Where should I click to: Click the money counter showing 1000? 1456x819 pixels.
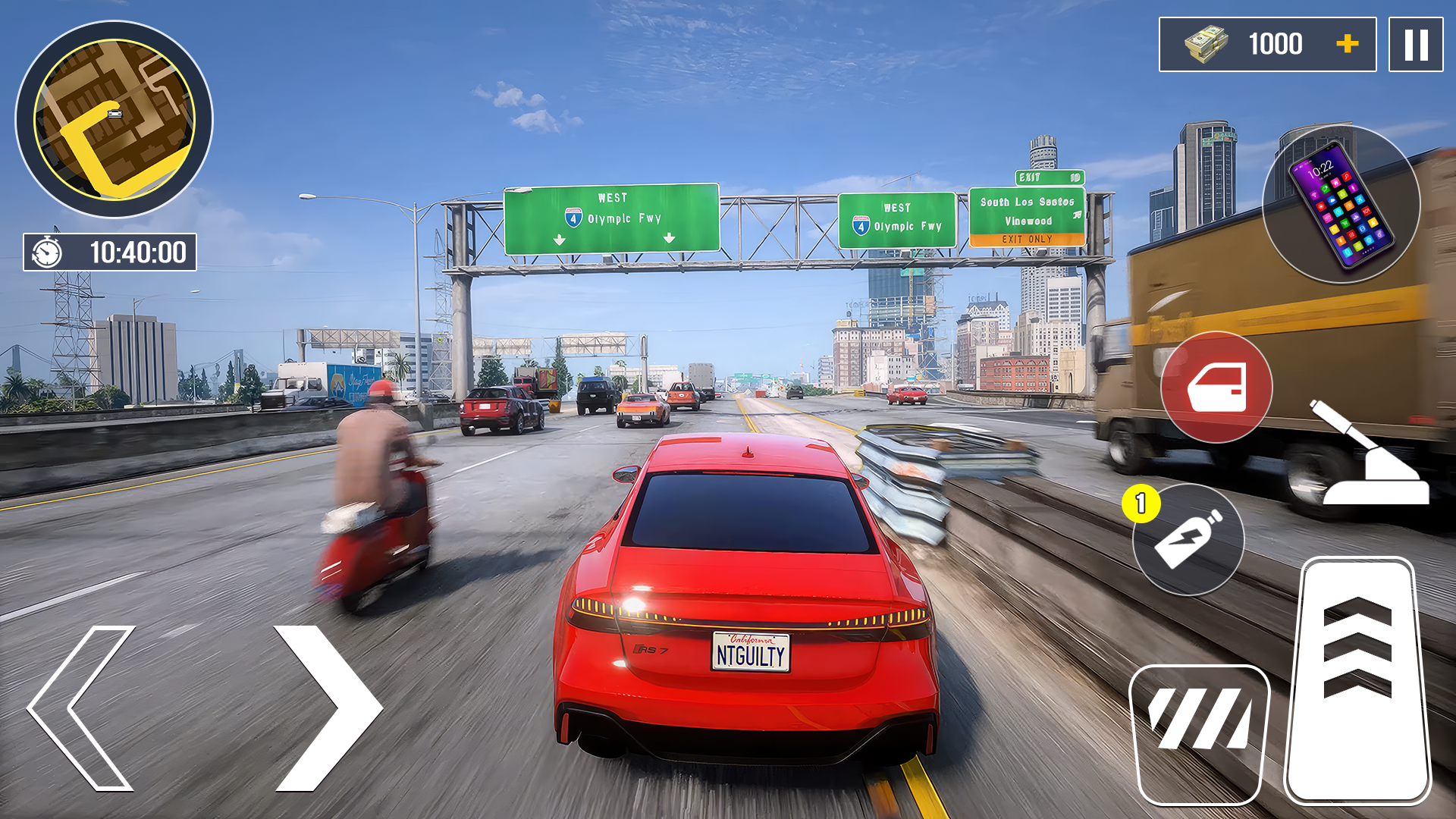point(1278,44)
